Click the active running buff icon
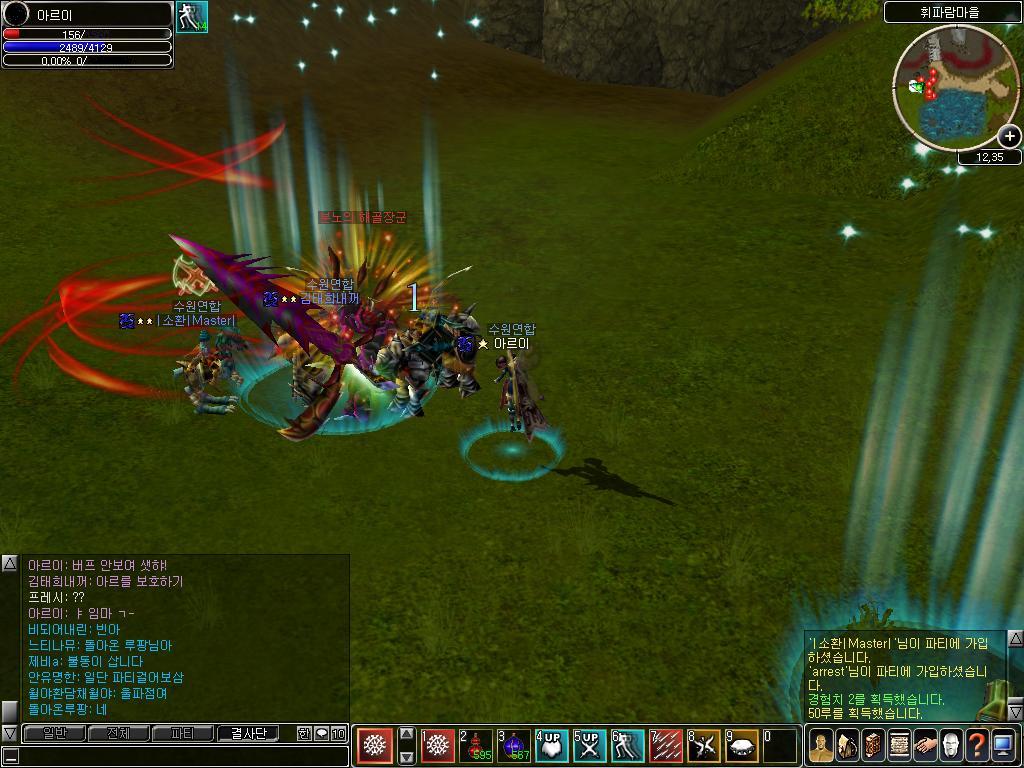Image resolution: width=1024 pixels, height=768 pixels. point(192,17)
